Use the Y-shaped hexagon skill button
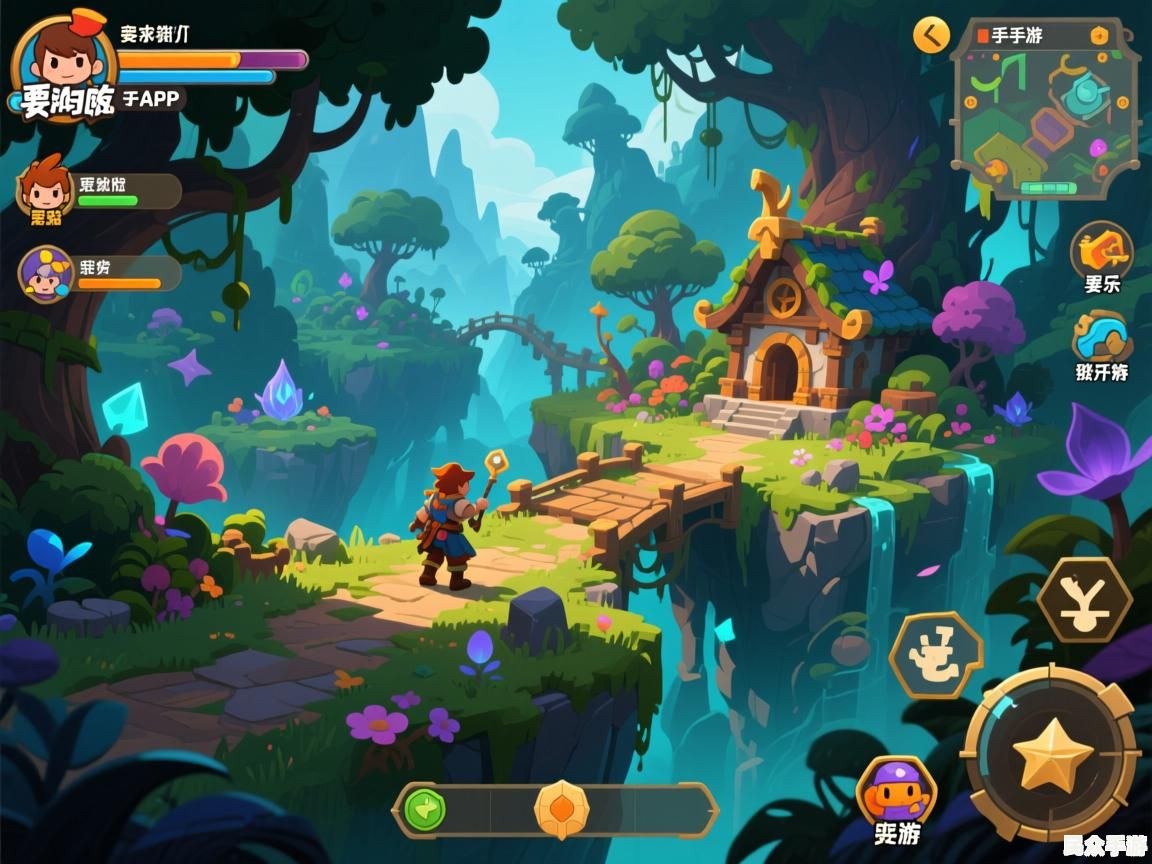Image resolution: width=1152 pixels, height=864 pixels. (1084, 600)
